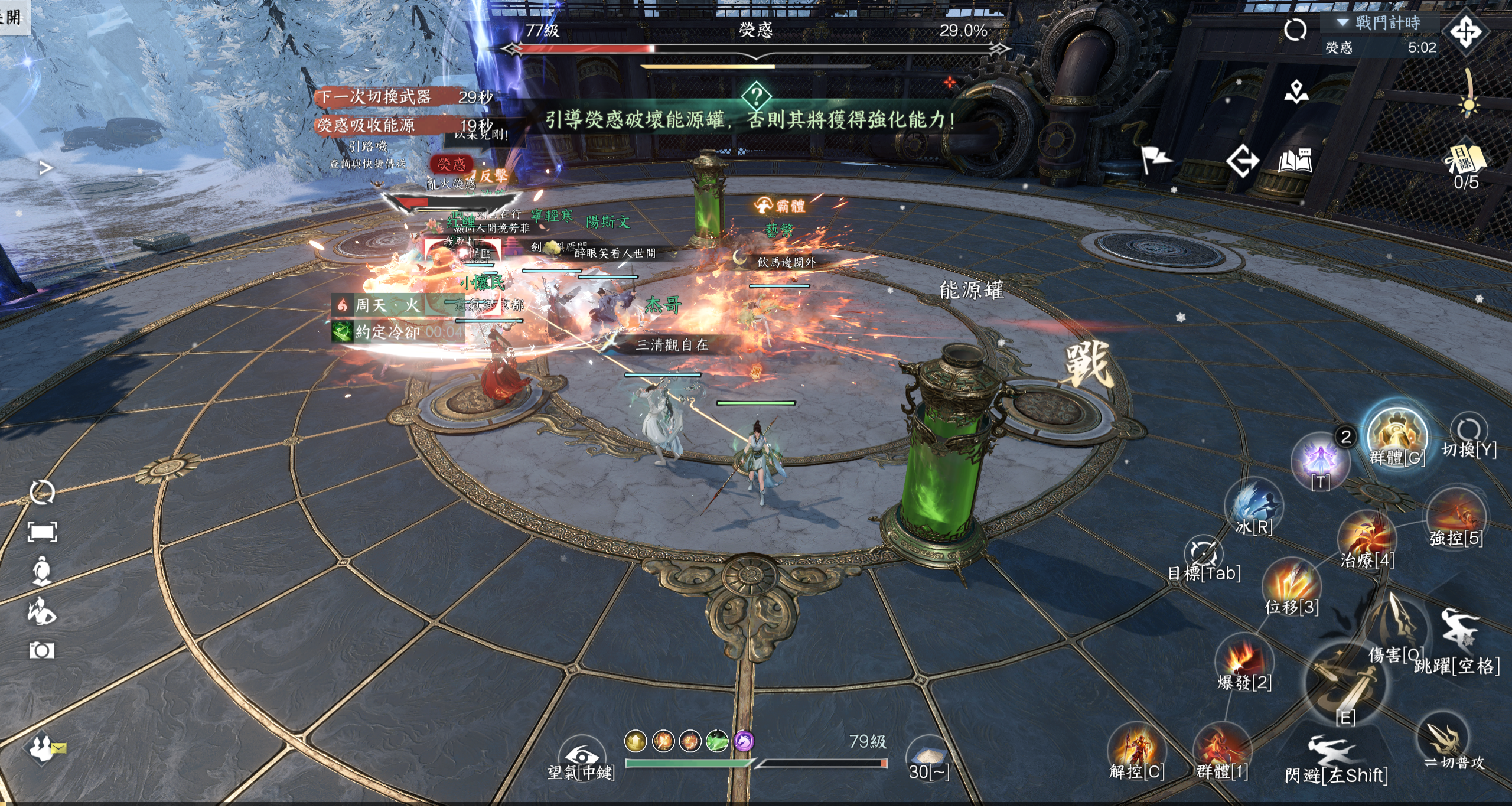Use the 位移[3] movement skill

tap(1292, 585)
